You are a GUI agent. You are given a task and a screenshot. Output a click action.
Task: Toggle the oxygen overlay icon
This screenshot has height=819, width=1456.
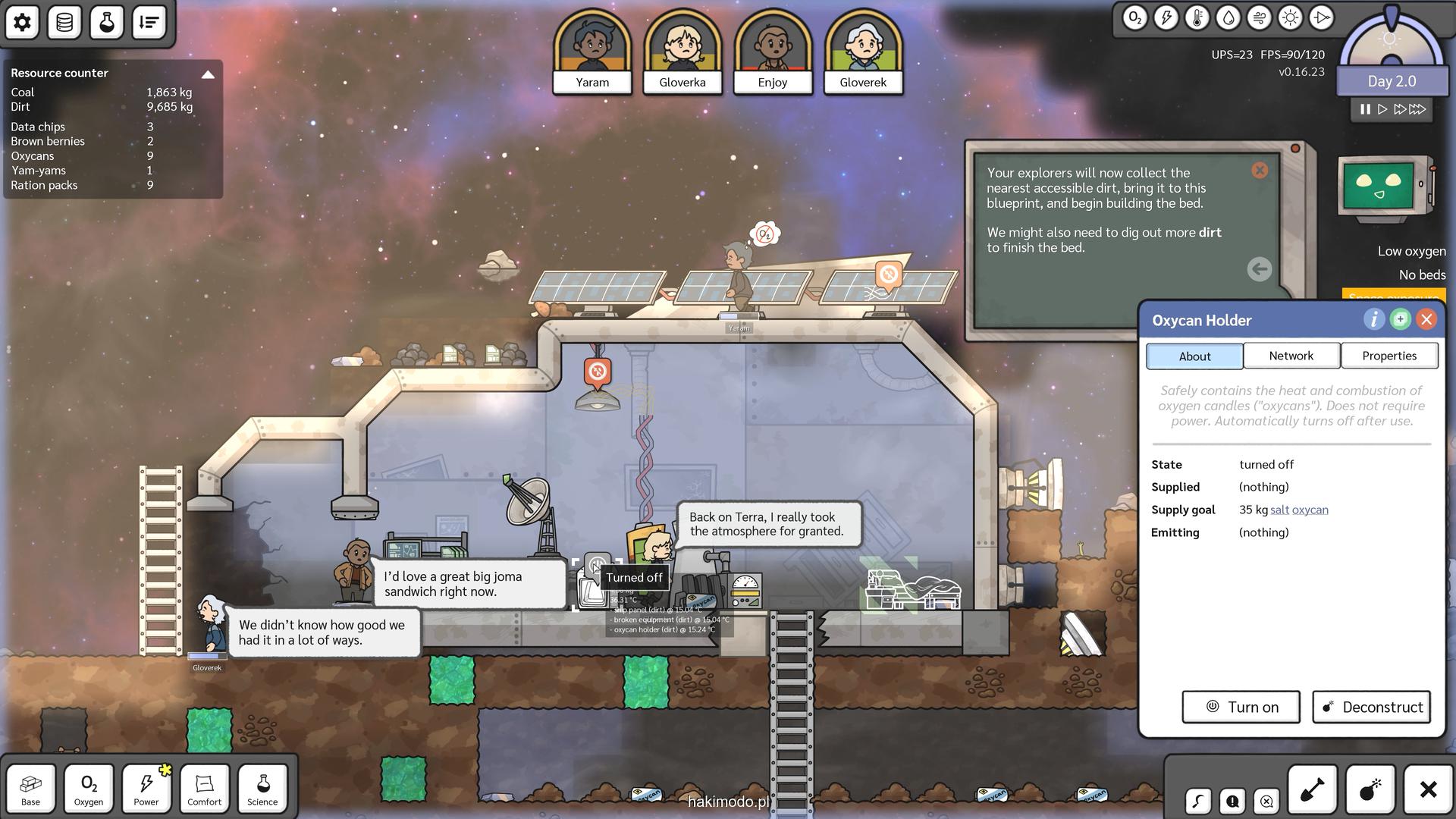pos(1134,18)
